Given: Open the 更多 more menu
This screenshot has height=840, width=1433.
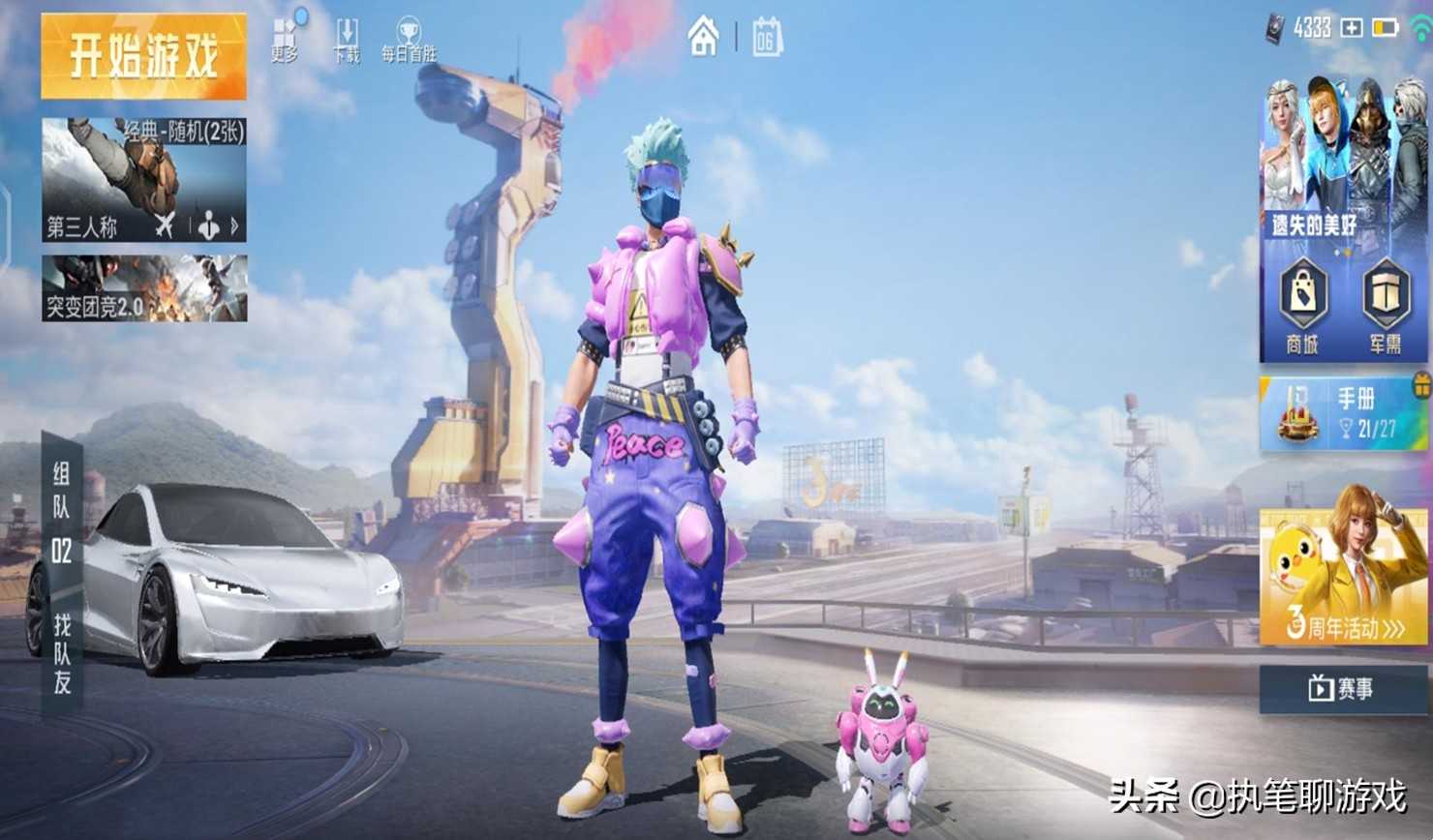Looking at the screenshot, I should [285, 41].
